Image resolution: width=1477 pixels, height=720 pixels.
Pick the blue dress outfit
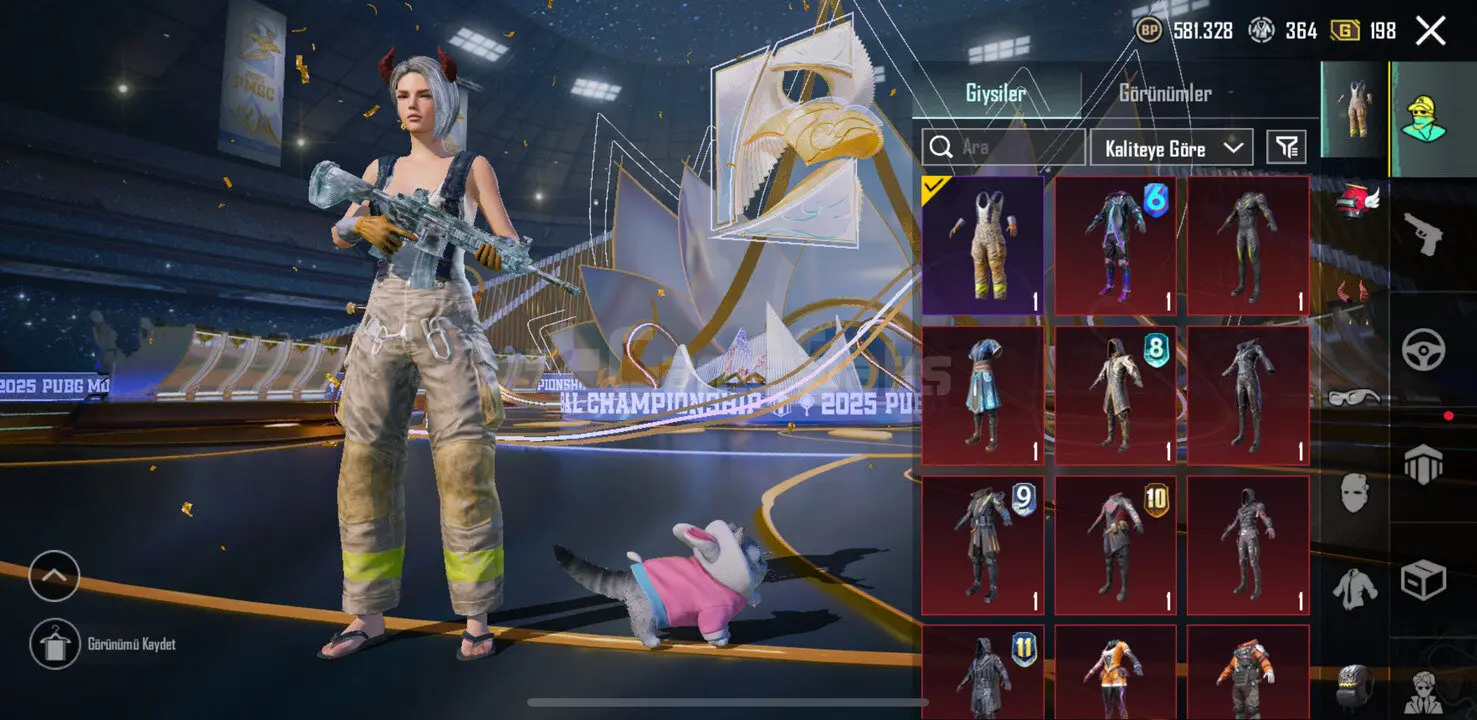pyautogui.click(x=983, y=396)
